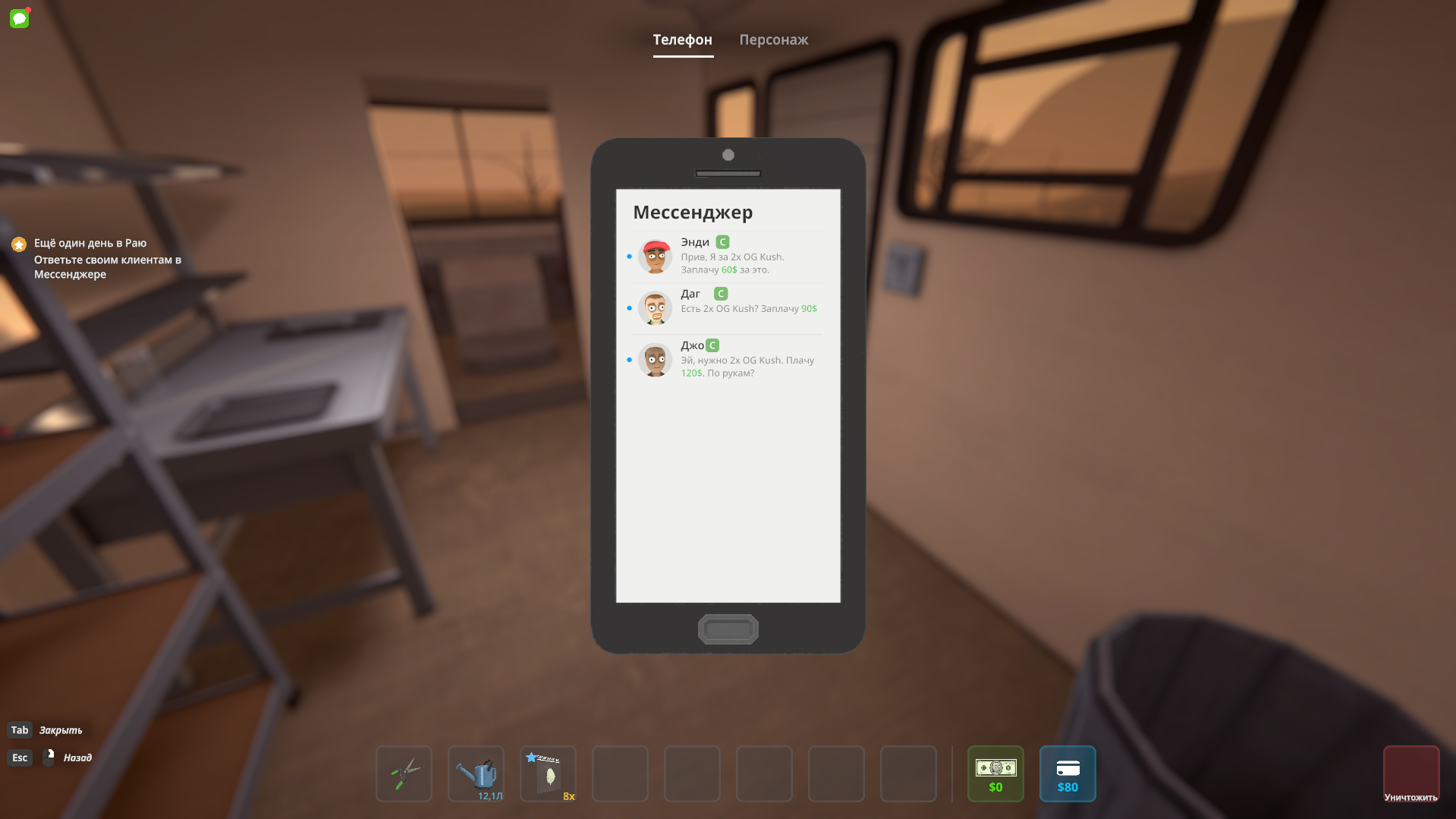This screenshot has width=1456, height=819.
Task: Click Энди's avatar picture
Action: [x=655, y=257]
